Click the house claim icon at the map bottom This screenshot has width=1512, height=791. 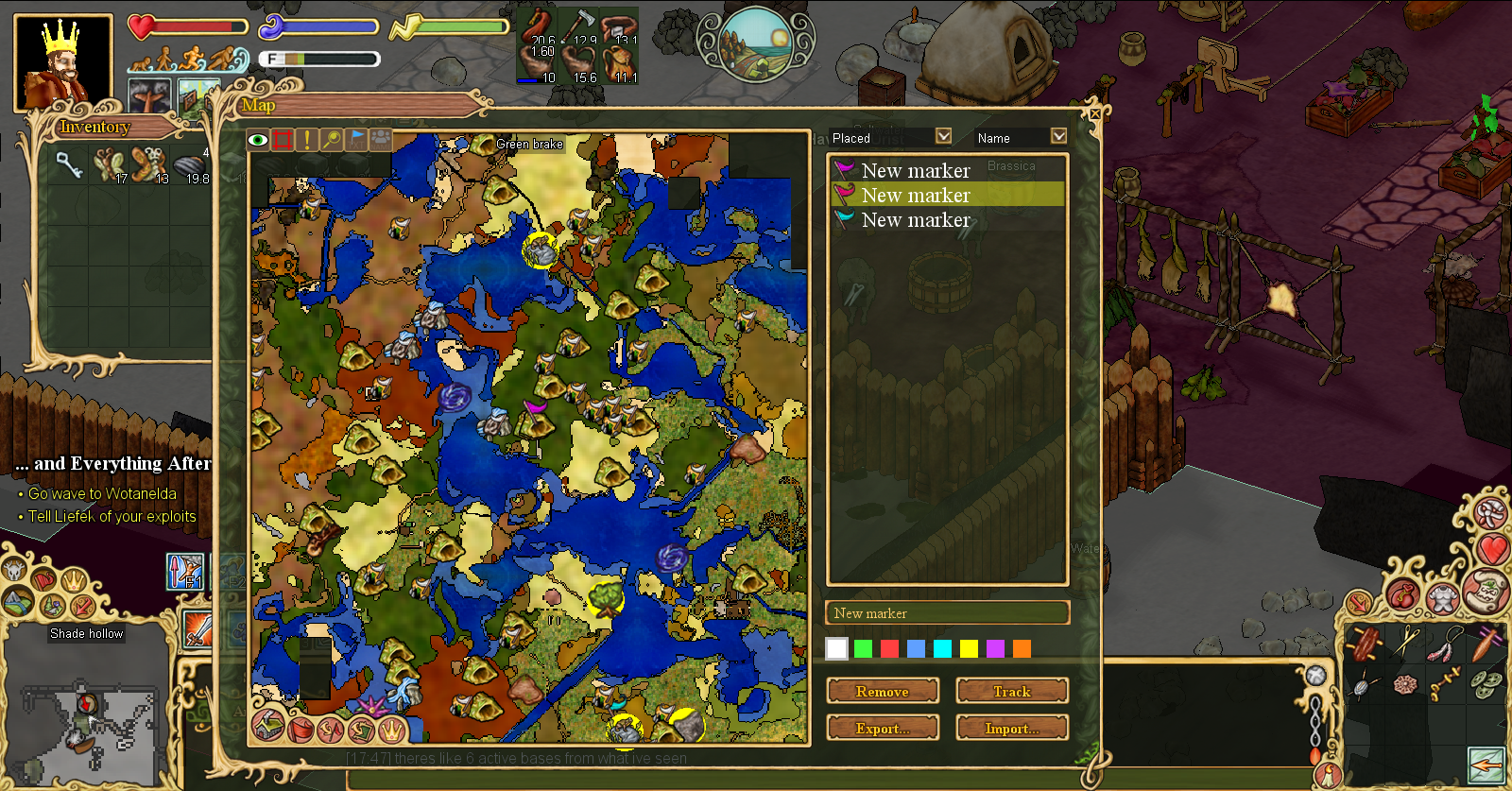(x=267, y=728)
